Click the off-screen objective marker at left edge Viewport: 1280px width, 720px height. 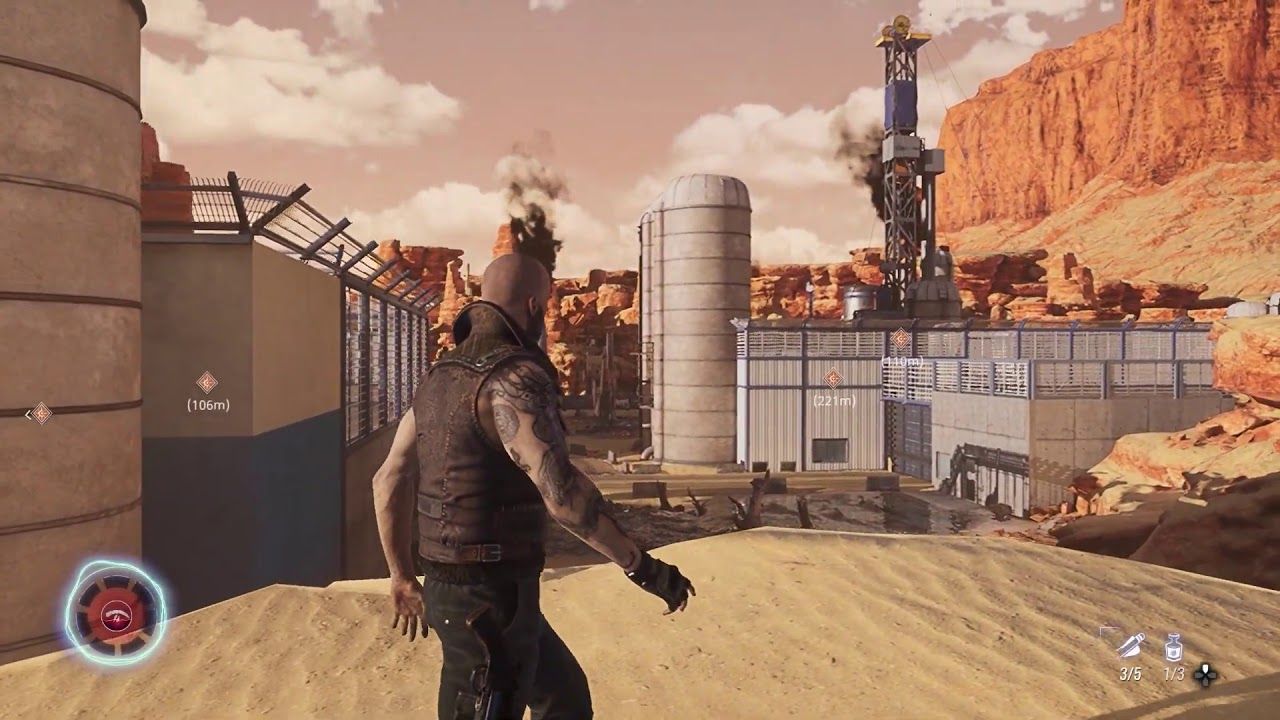coord(40,413)
